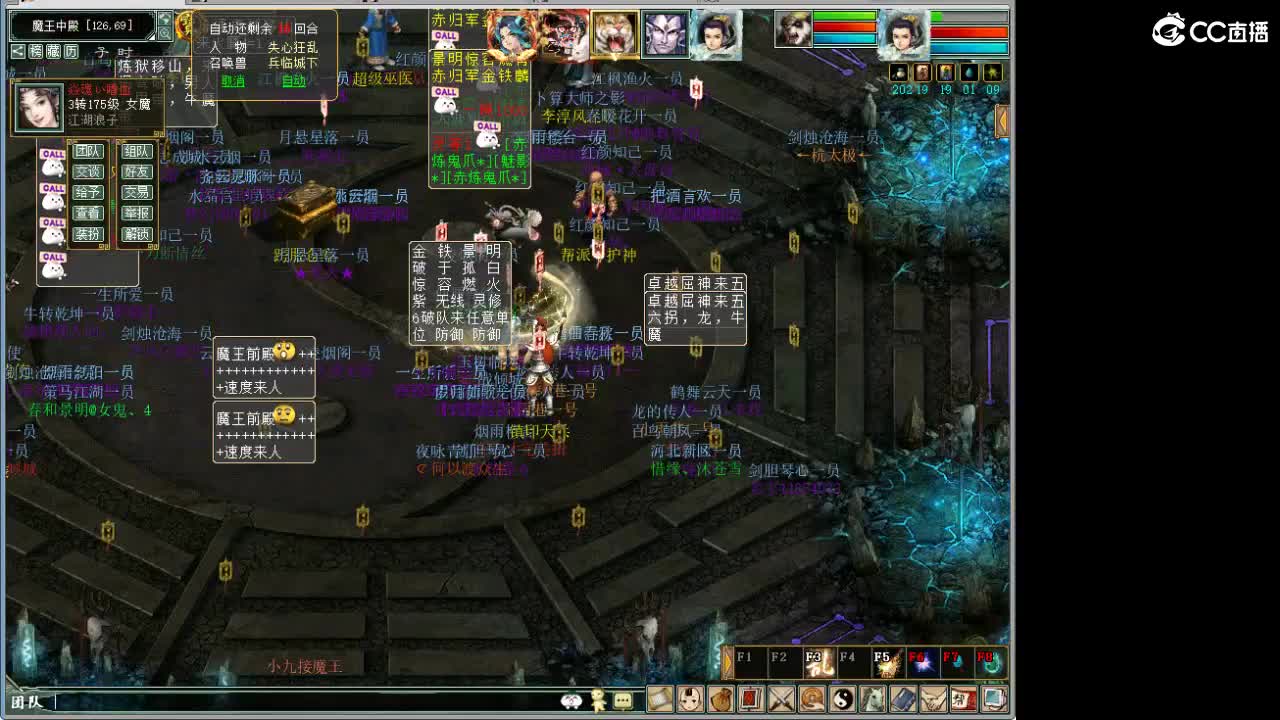Toggle the 历 button near the minimap
Viewport: 1280px width, 720px height.
coord(70,51)
